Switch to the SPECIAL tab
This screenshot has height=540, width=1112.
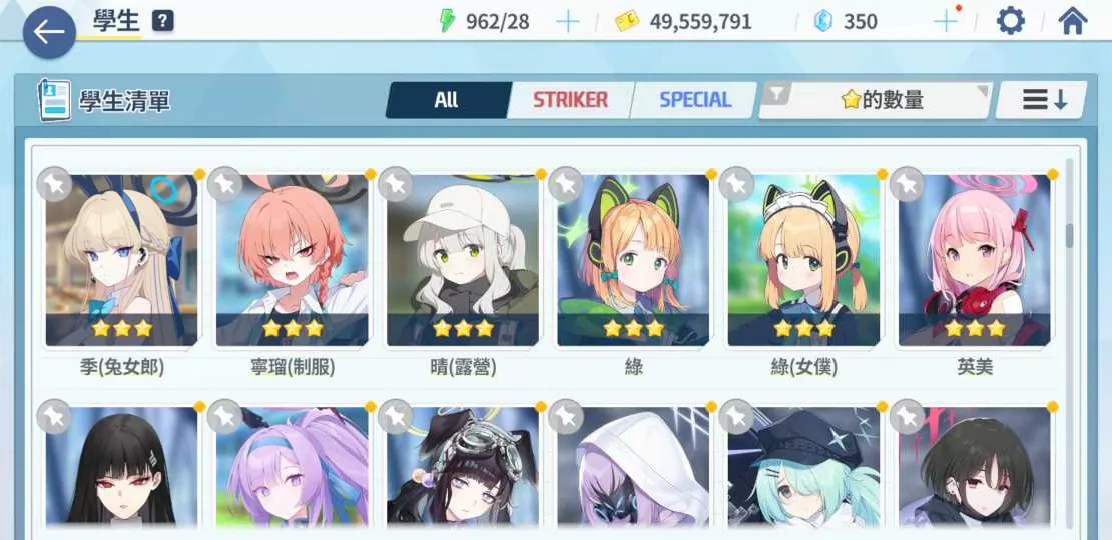pos(695,100)
